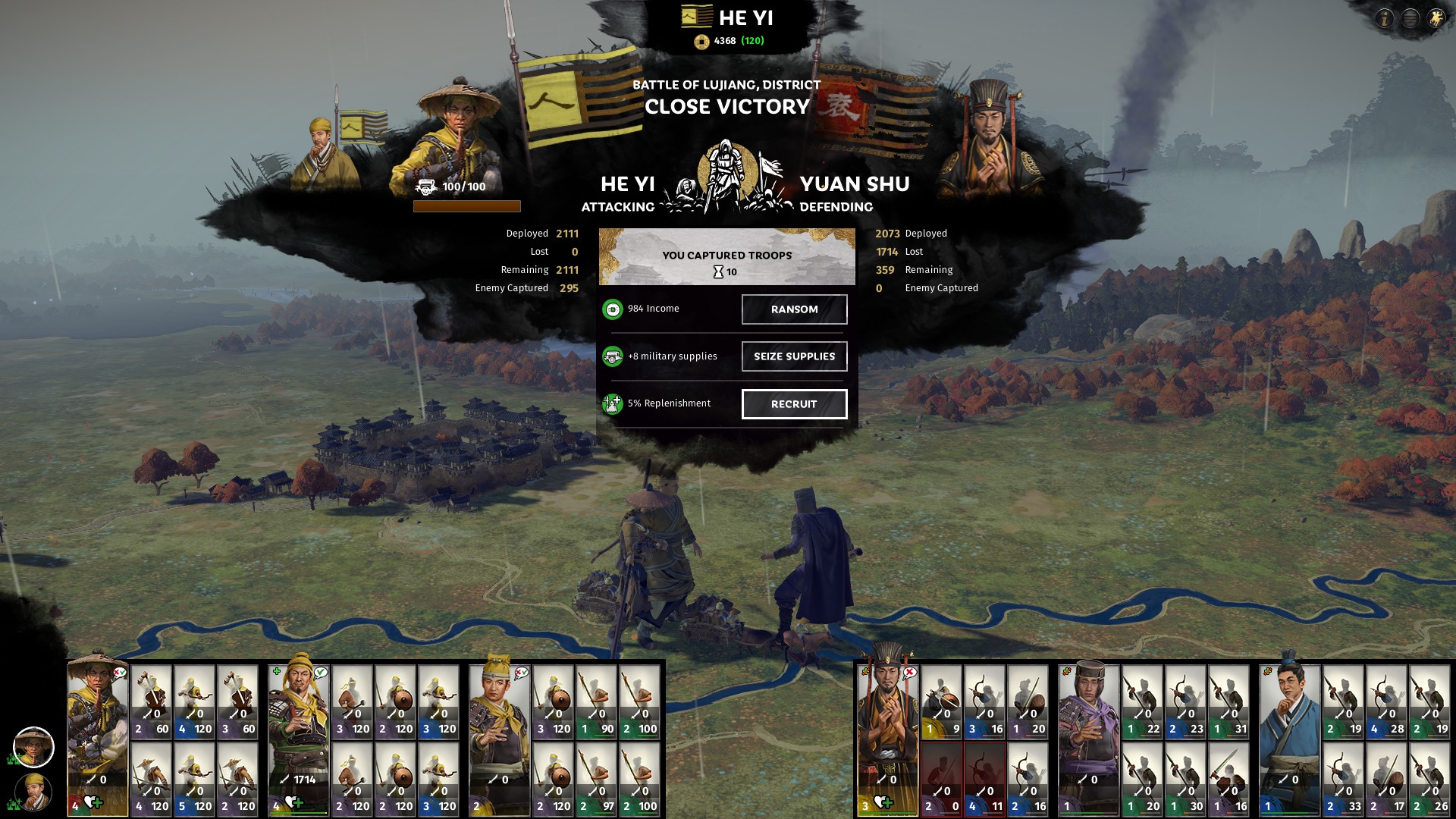The image size is (1456, 819).
Task: Click the treasury coin icon showing 4368
Action: point(702,42)
